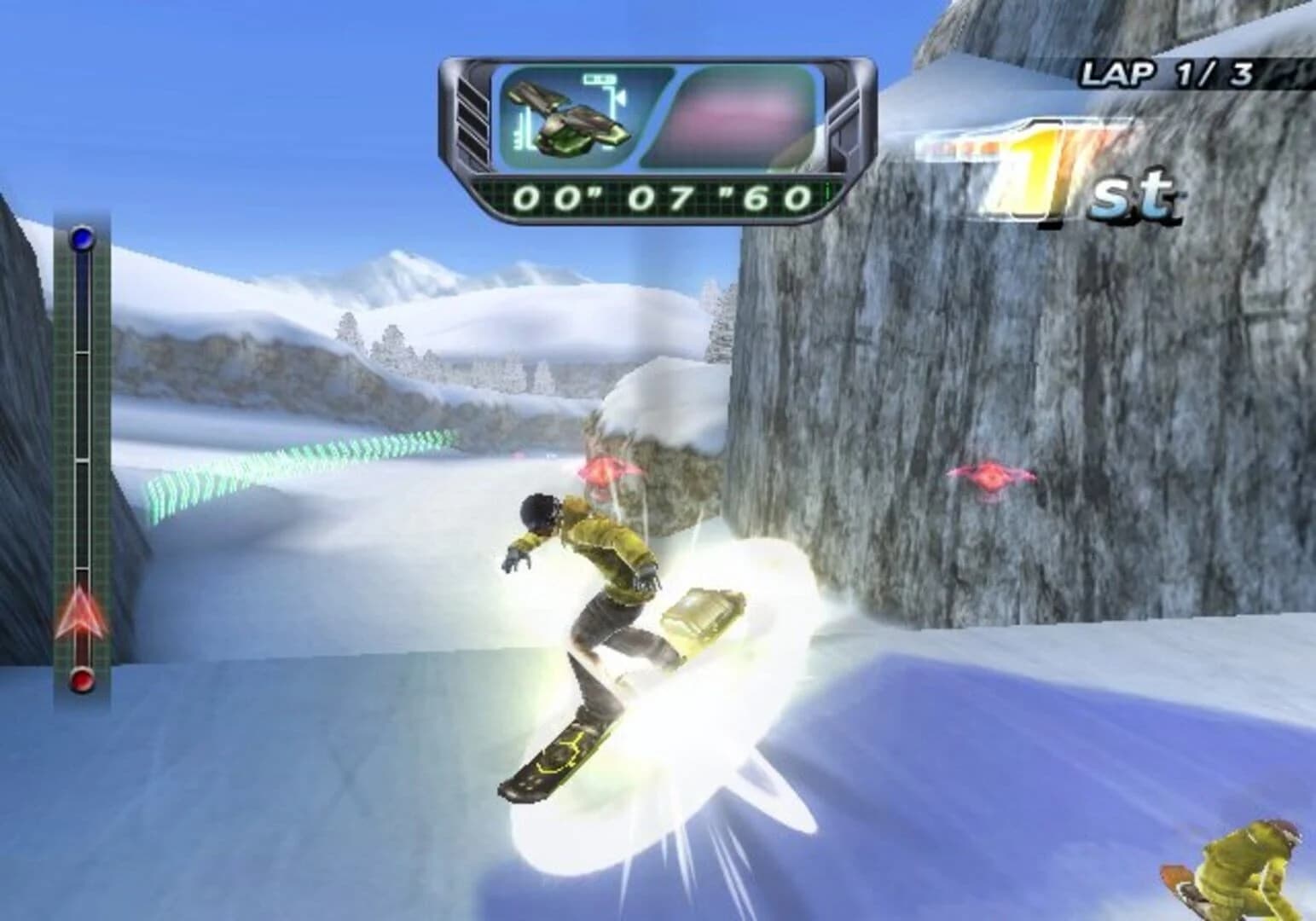Click the red orb at the gauge bottom
This screenshot has height=921, width=1316.
81,681
